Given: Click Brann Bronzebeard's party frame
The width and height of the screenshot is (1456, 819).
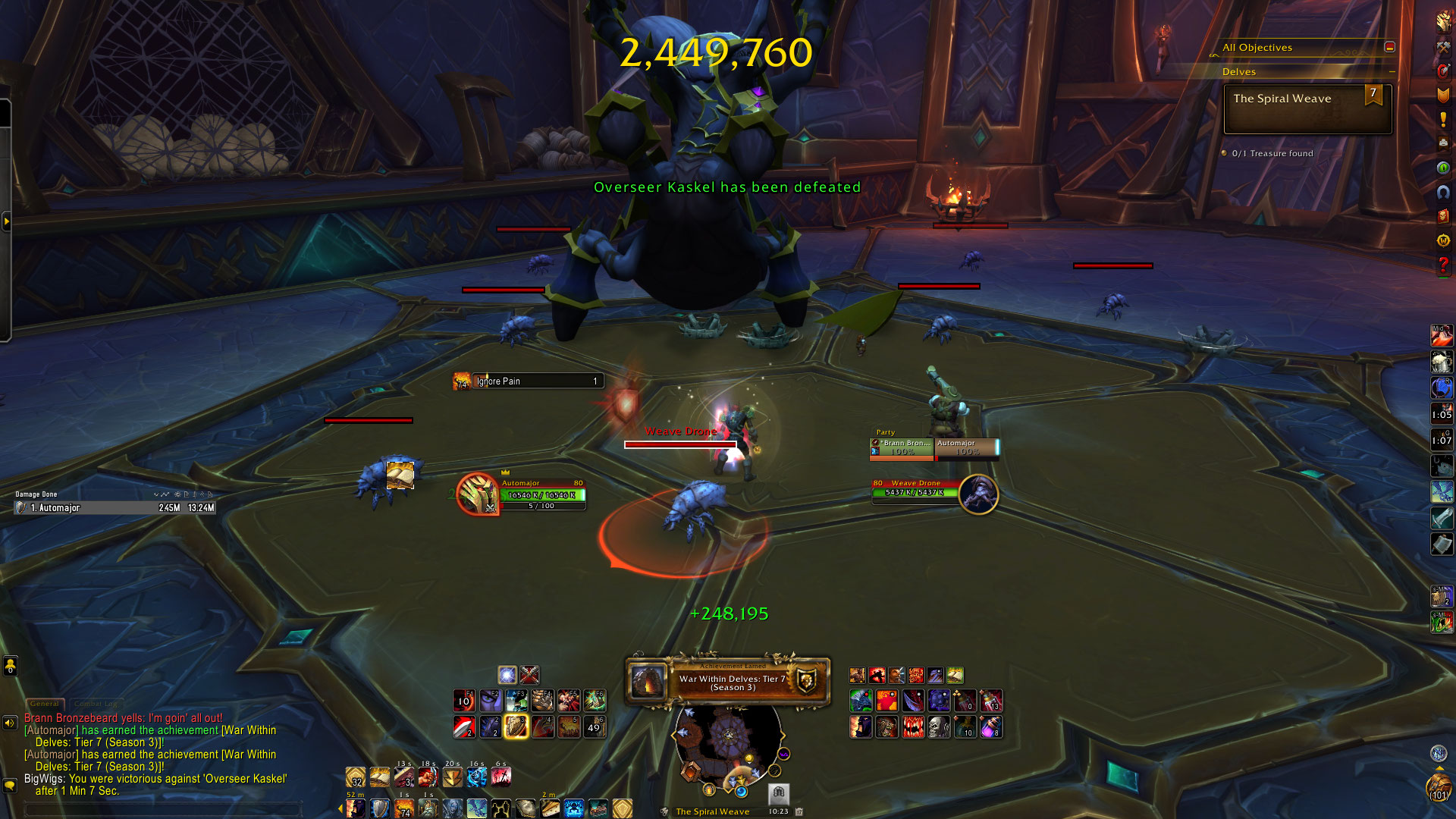Looking at the screenshot, I should (x=902, y=448).
